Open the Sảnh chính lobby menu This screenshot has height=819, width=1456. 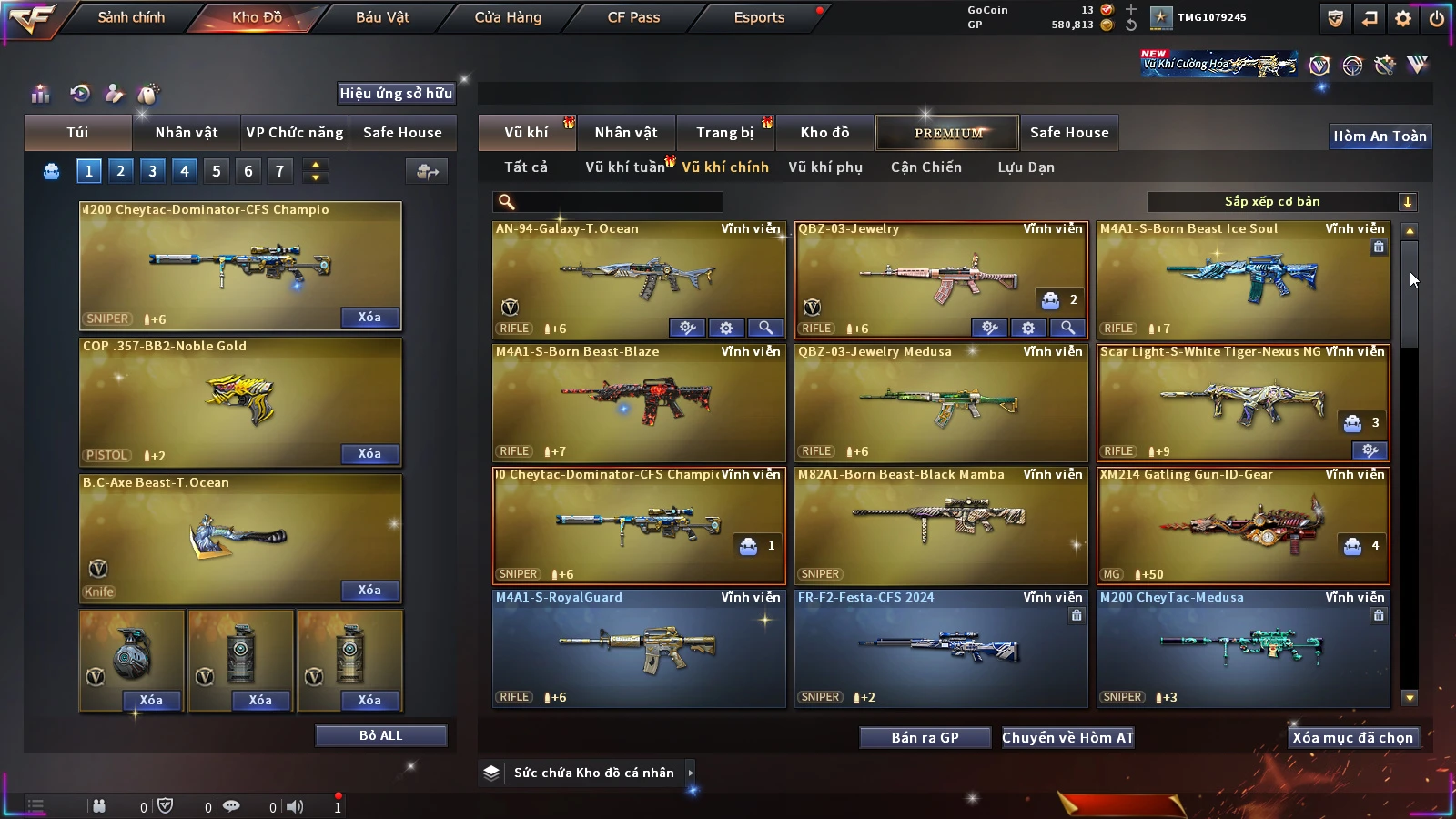point(131,17)
